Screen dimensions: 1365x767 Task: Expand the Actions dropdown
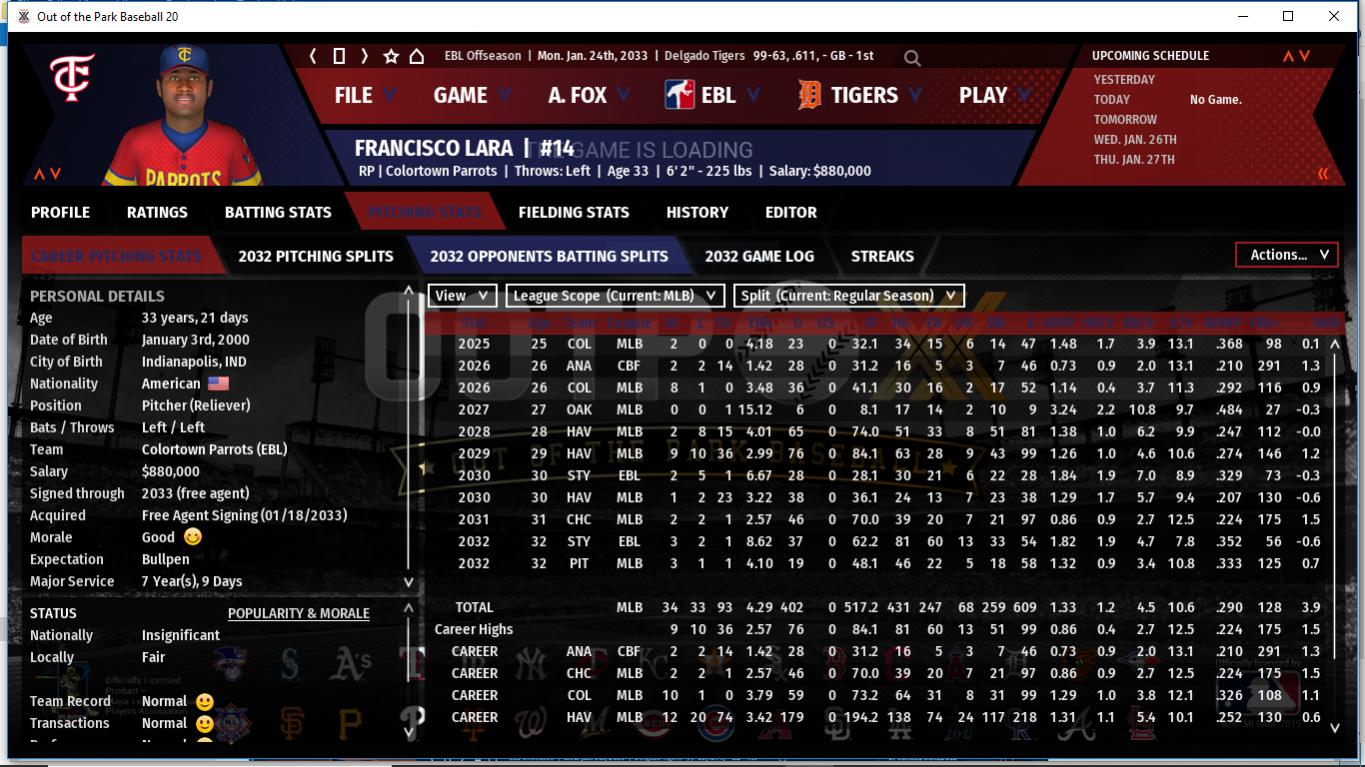1287,255
